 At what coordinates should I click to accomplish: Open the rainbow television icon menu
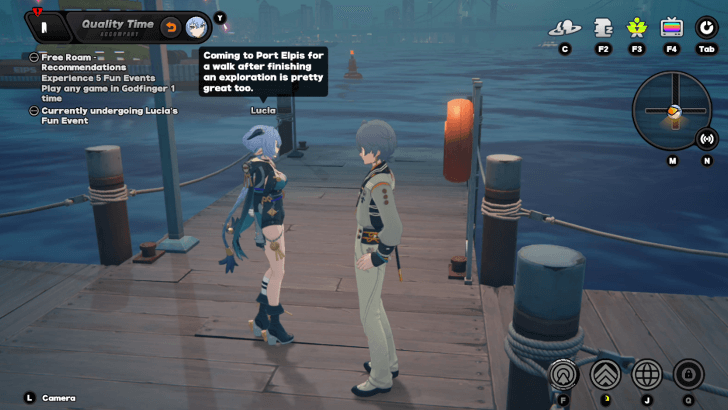671,28
